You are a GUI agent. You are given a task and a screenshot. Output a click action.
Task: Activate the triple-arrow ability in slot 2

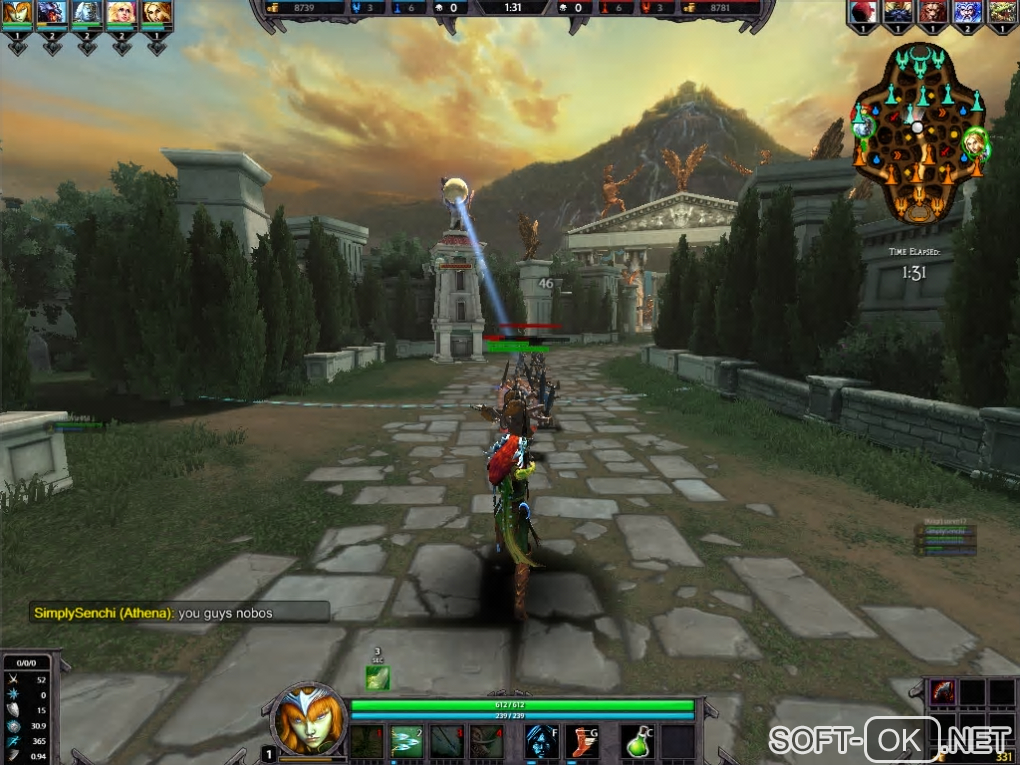click(406, 741)
